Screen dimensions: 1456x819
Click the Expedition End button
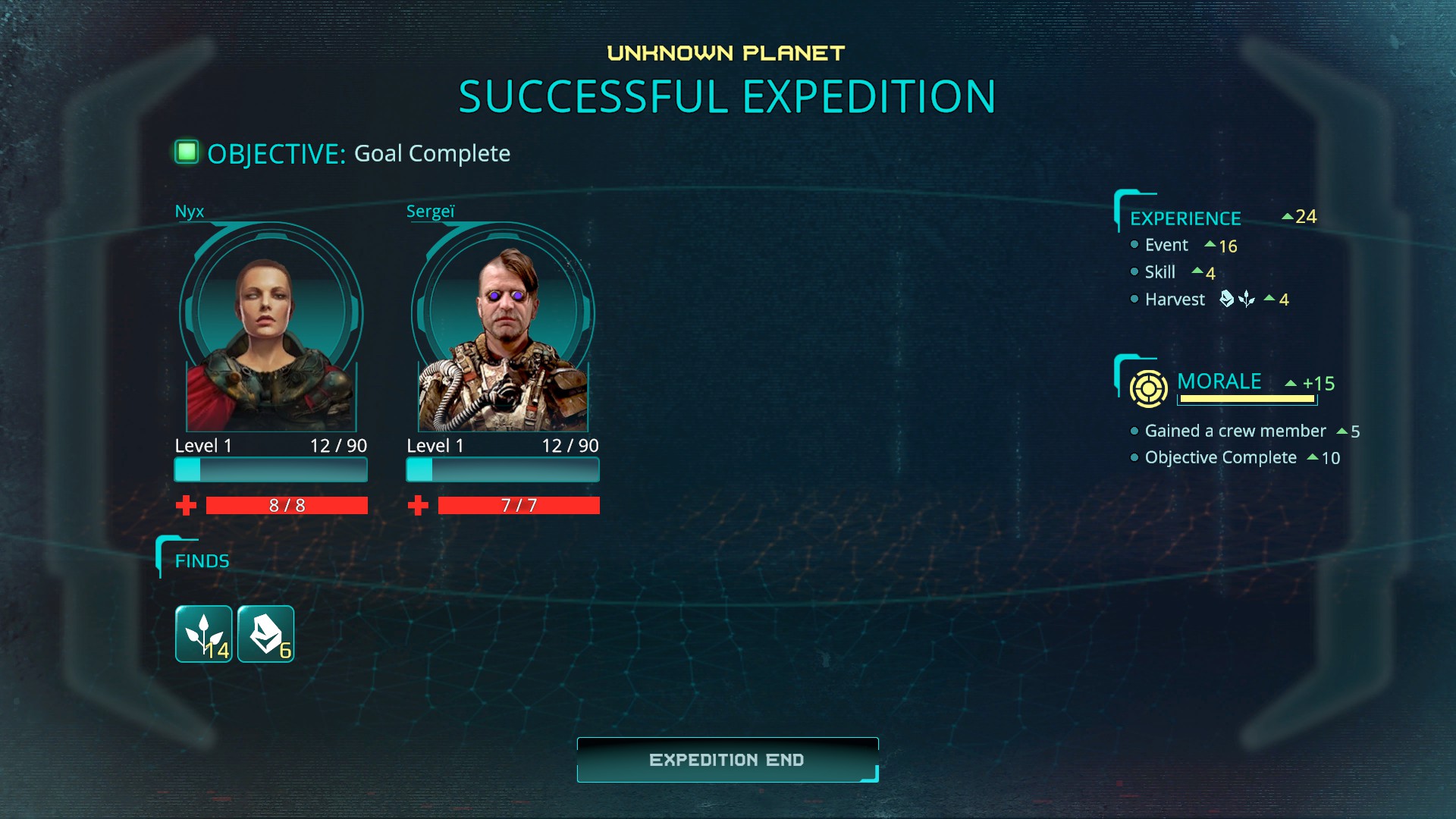pos(727,760)
